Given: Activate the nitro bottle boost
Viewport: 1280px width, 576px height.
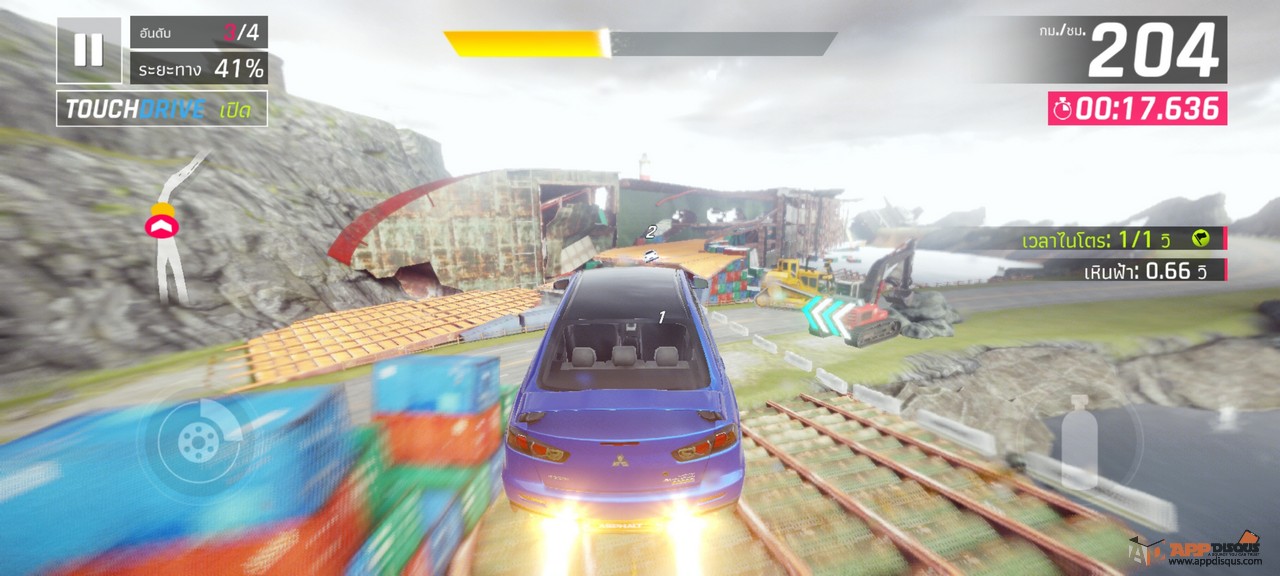Looking at the screenshot, I should pyautogui.click(x=1080, y=441).
